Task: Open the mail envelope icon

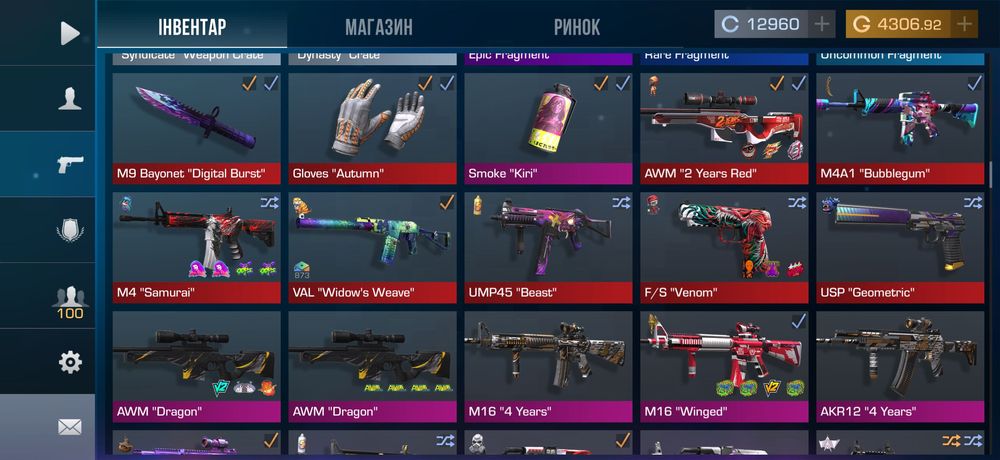Action: click(x=69, y=427)
